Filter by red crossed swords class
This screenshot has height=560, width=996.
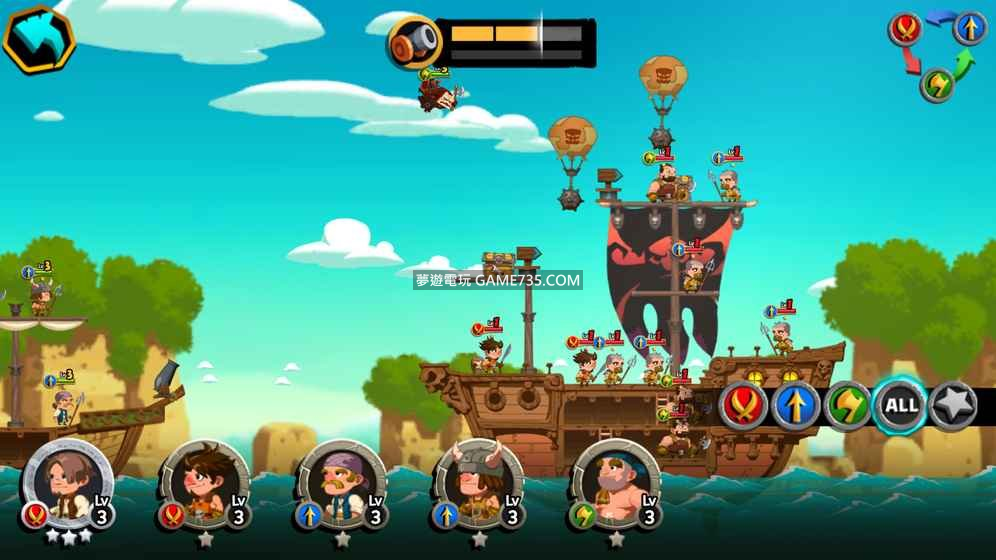coord(744,405)
